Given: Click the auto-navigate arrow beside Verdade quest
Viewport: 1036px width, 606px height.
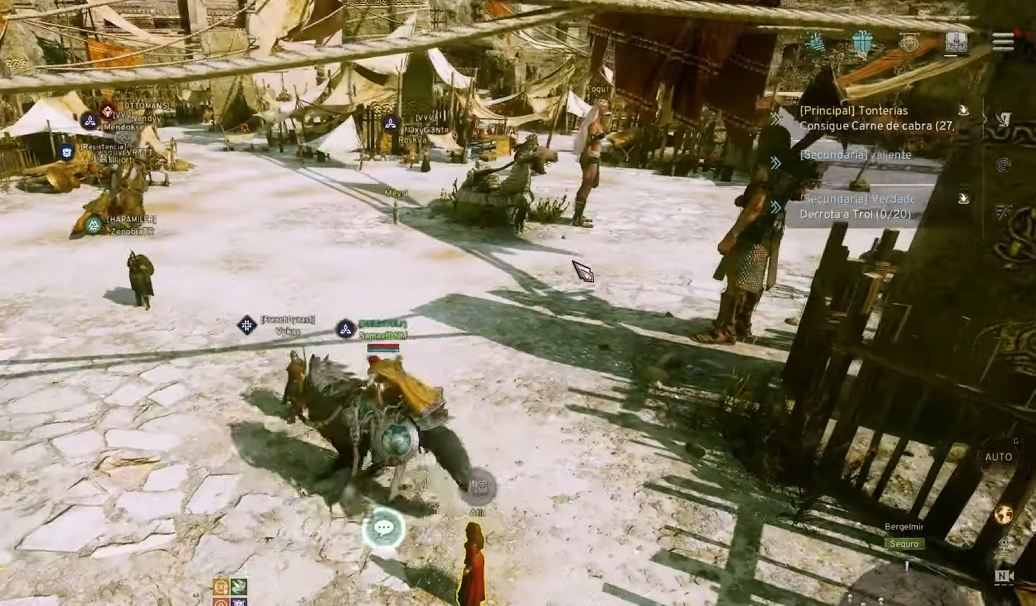Looking at the screenshot, I should click(x=963, y=198).
